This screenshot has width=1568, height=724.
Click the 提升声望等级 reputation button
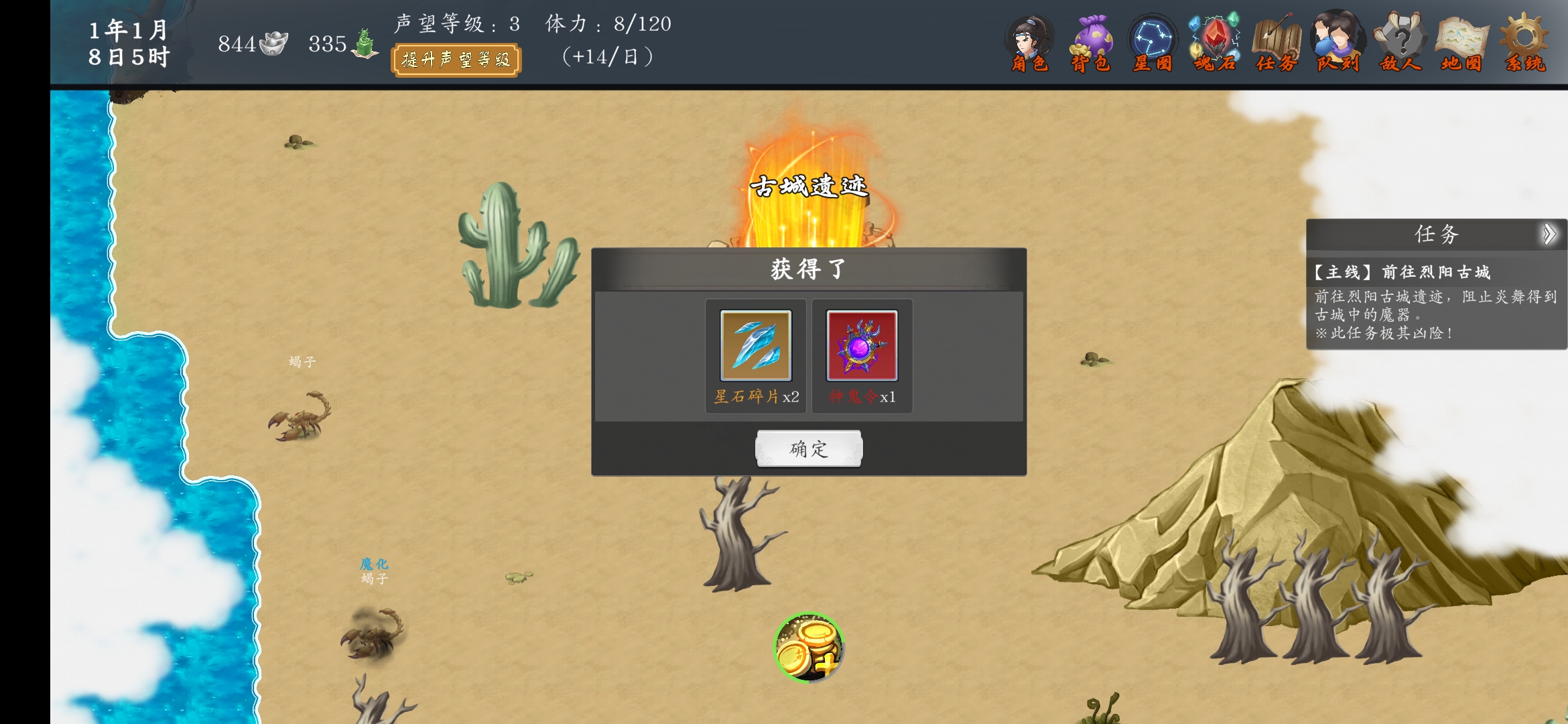(456, 60)
